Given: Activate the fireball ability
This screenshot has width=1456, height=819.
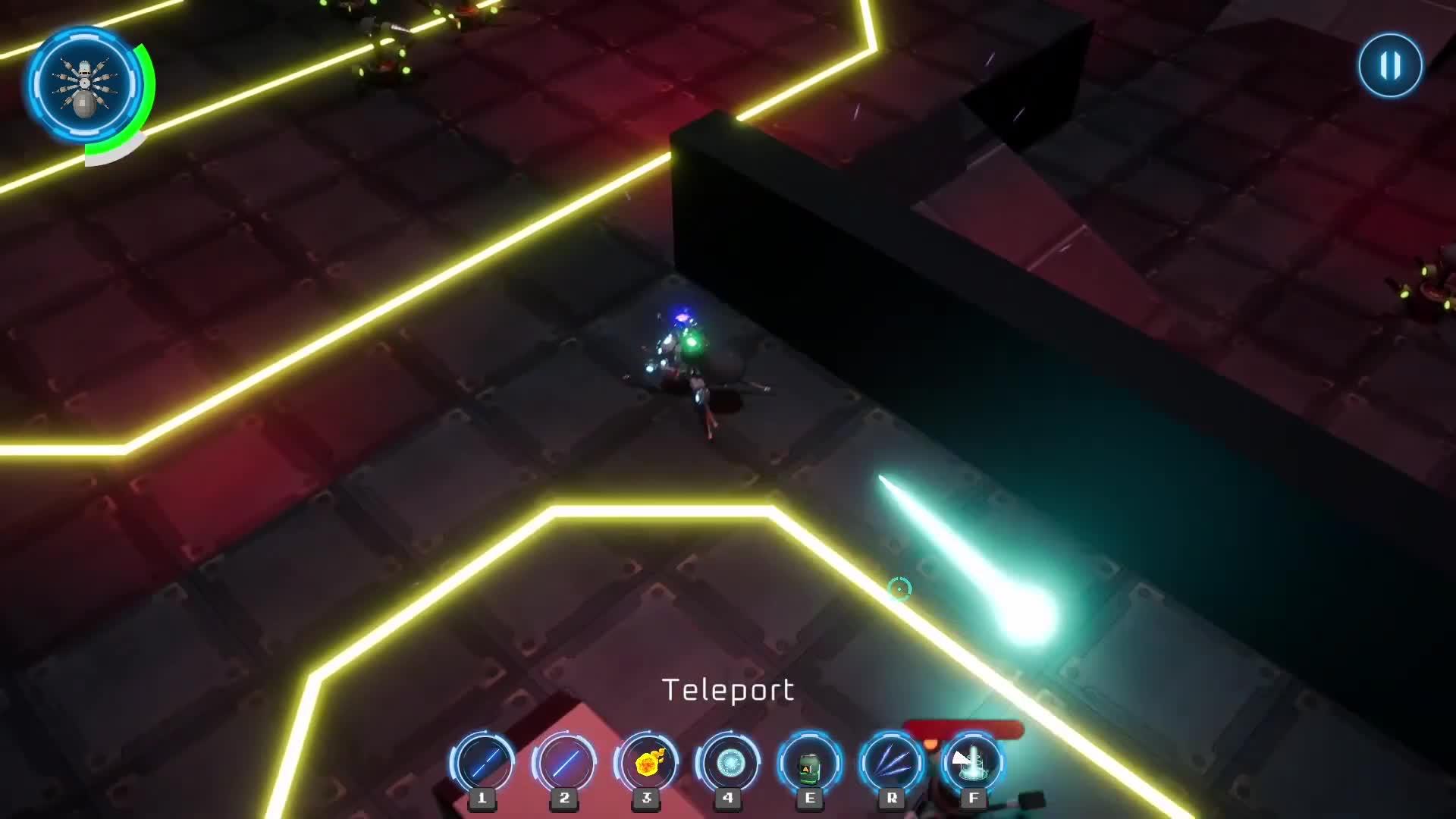Looking at the screenshot, I should click(x=646, y=763).
